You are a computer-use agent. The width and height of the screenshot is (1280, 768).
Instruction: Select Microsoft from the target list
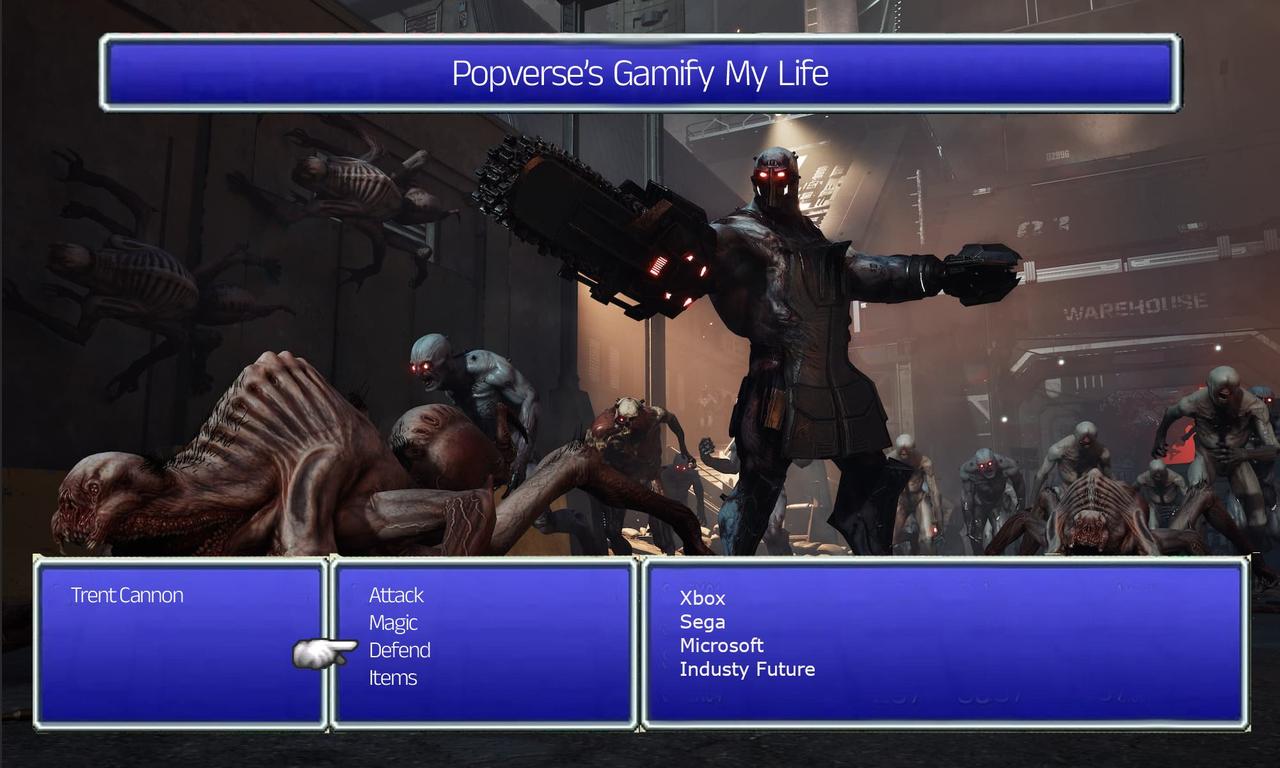pyautogui.click(x=722, y=645)
